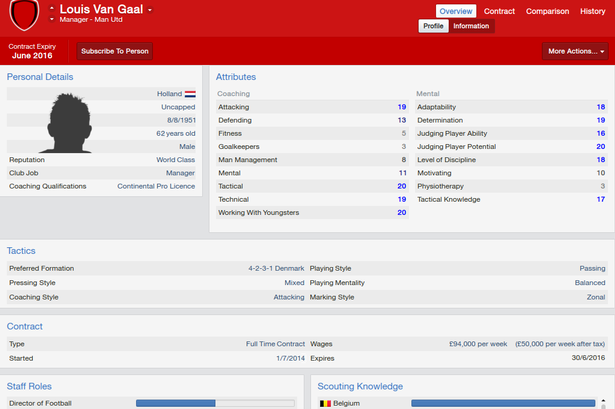Switch to the Overview tab
The width and height of the screenshot is (615, 409).
click(x=456, y=11)
